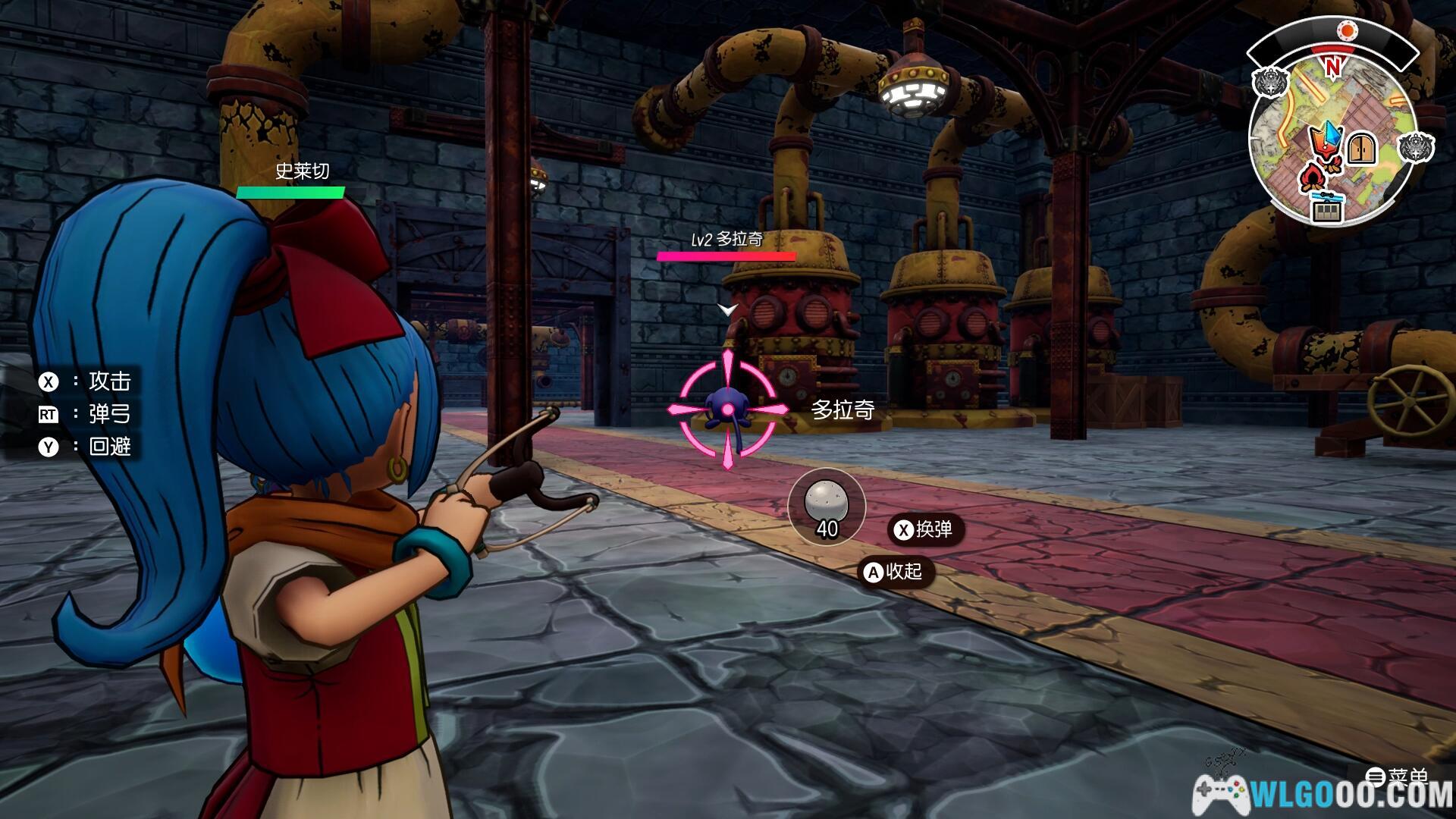Choose the 换弹 switch-ammo button

click(x=924, y=529)
